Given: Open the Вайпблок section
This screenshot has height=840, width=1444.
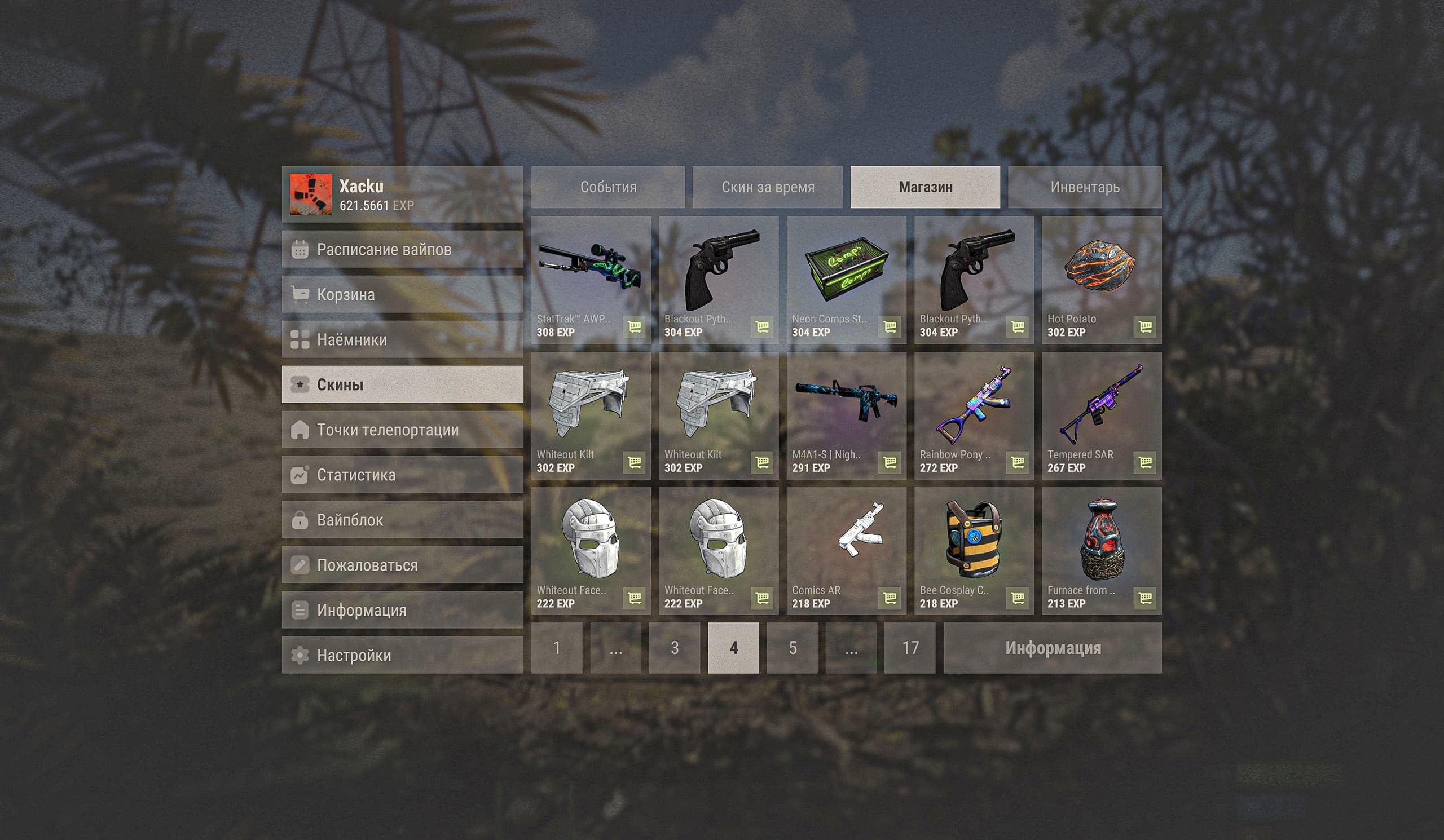Looking at the screenshot, I should [402, 520].
